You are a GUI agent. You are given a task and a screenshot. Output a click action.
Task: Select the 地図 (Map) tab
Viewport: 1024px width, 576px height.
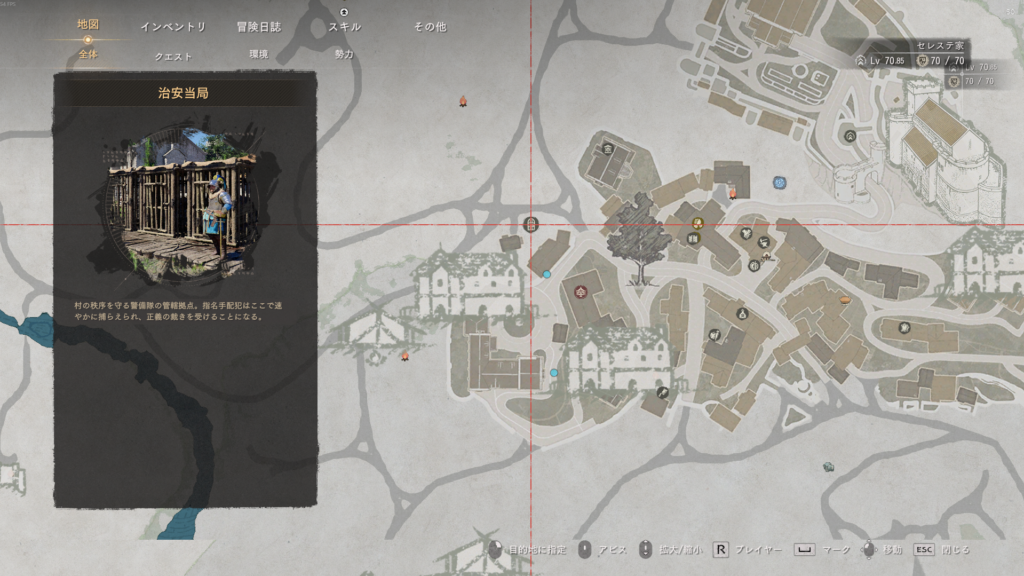tap(88, 25)
